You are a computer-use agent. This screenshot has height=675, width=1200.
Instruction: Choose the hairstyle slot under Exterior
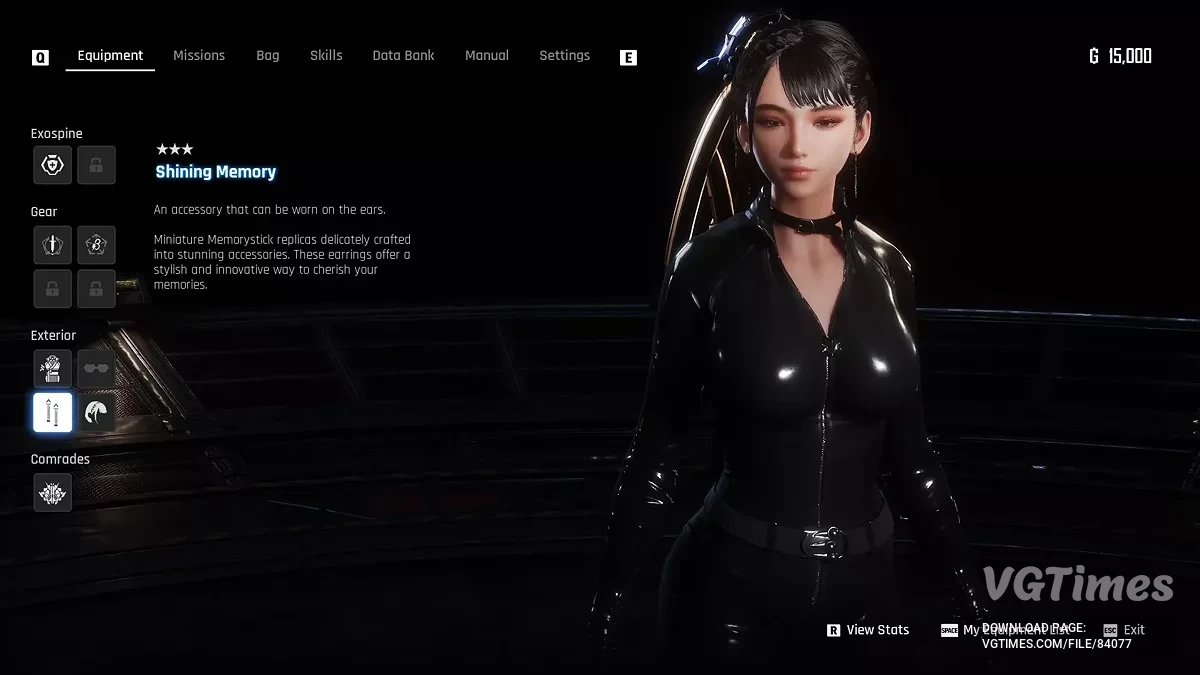click(x=96, y=412)
